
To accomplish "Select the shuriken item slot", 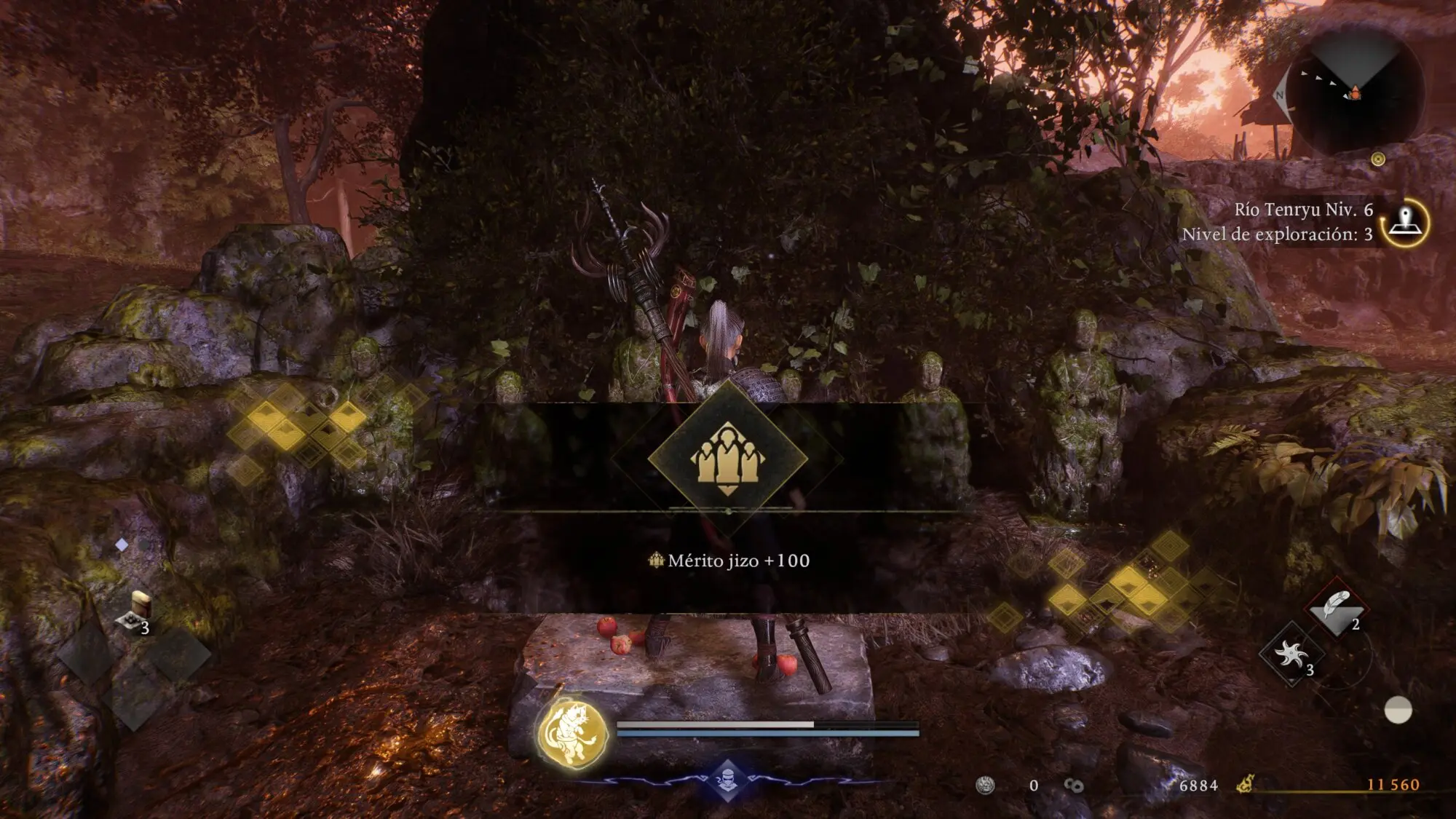I will coord(1291,655).
